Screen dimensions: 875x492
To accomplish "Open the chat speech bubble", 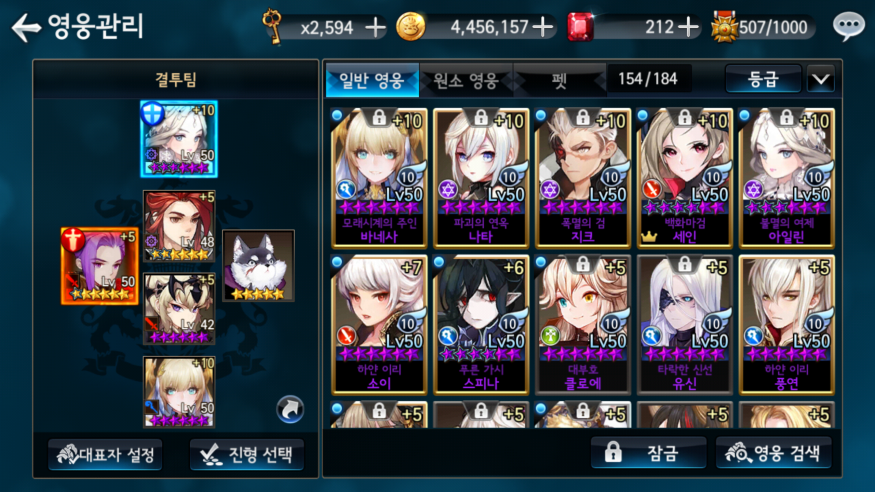I will point(849,27).
